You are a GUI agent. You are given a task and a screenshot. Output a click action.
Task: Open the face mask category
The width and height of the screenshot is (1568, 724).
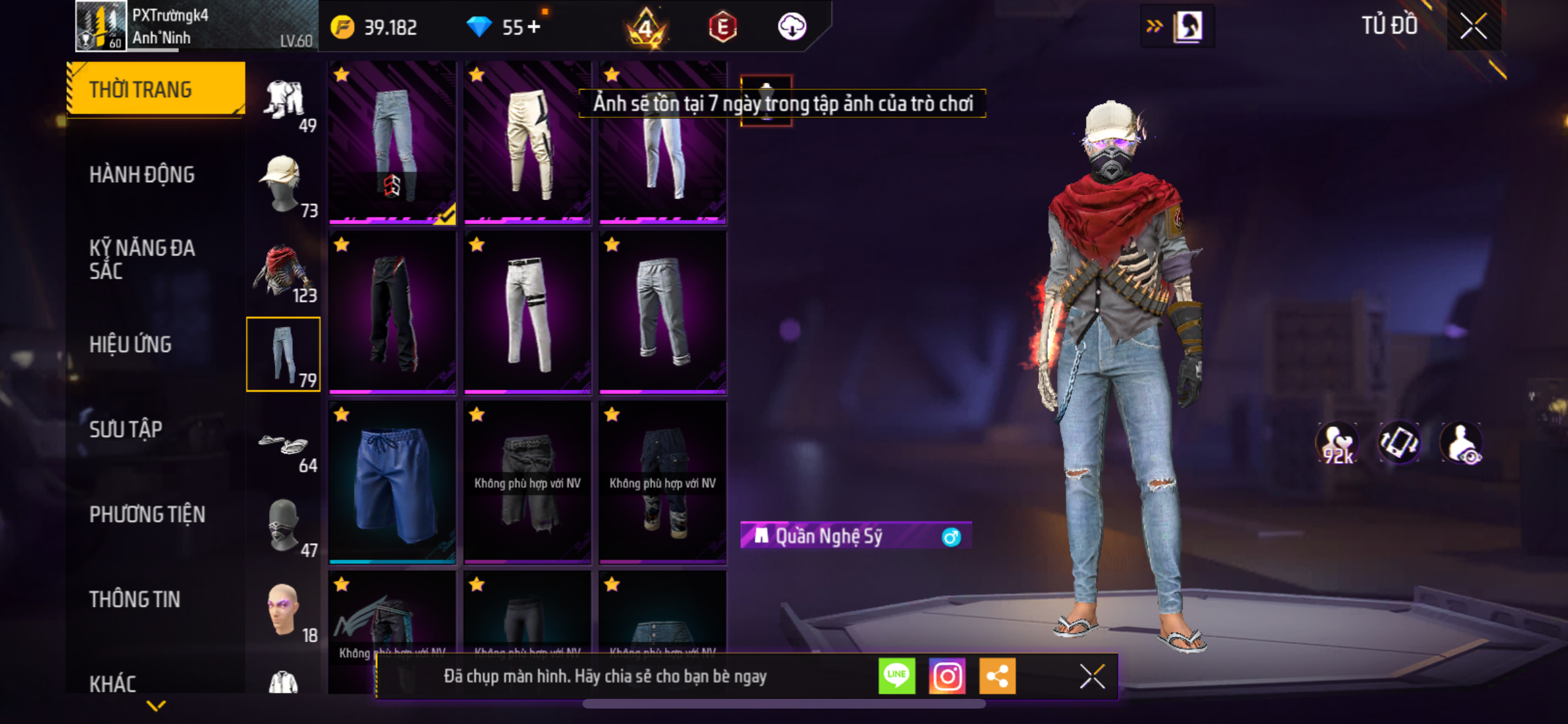click(x=284, y=526)
